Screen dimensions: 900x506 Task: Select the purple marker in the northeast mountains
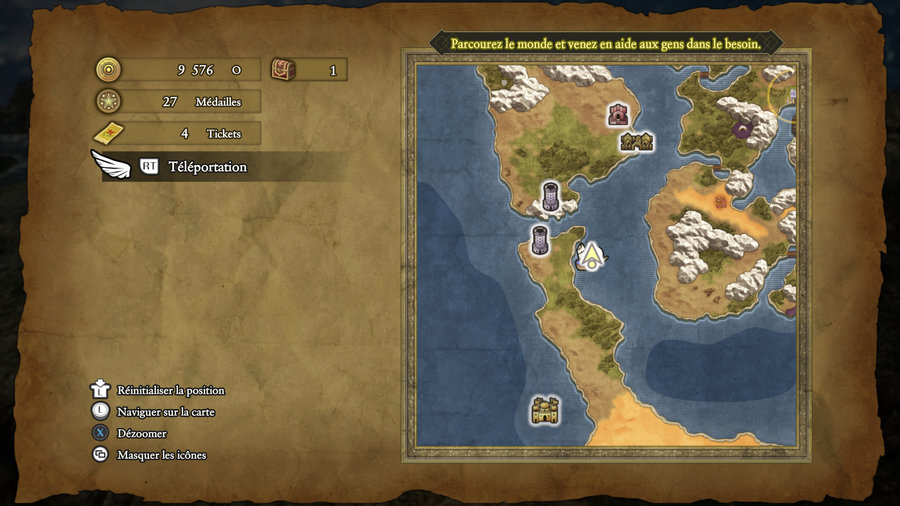(x=743, y=127)
